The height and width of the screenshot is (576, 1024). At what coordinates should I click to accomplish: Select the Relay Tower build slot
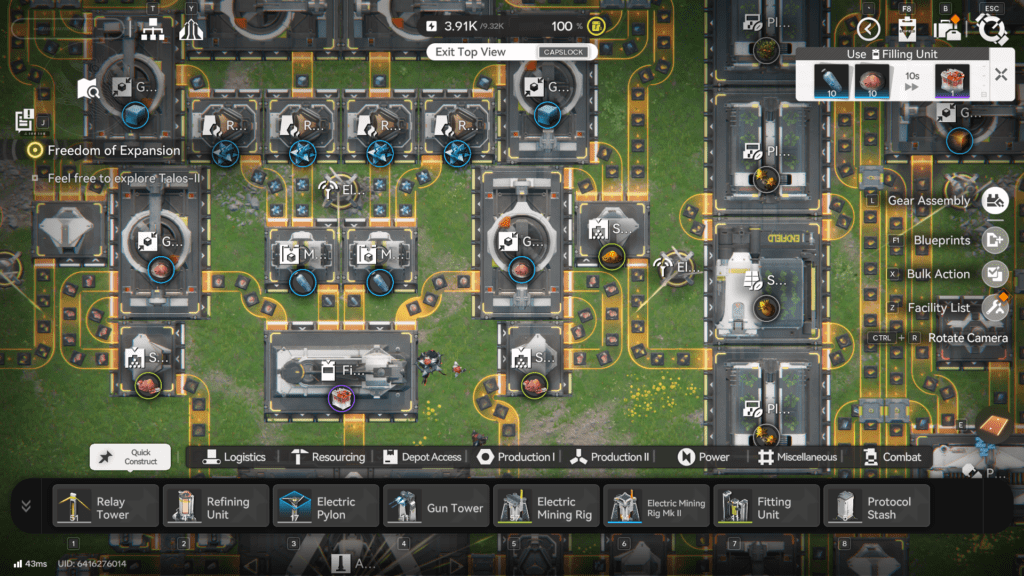(x=105, y=507)
